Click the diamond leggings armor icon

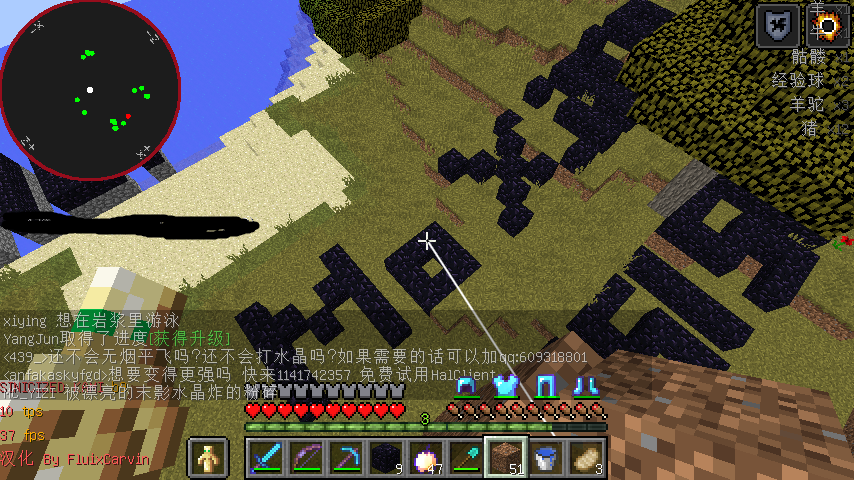pos(545,385)
